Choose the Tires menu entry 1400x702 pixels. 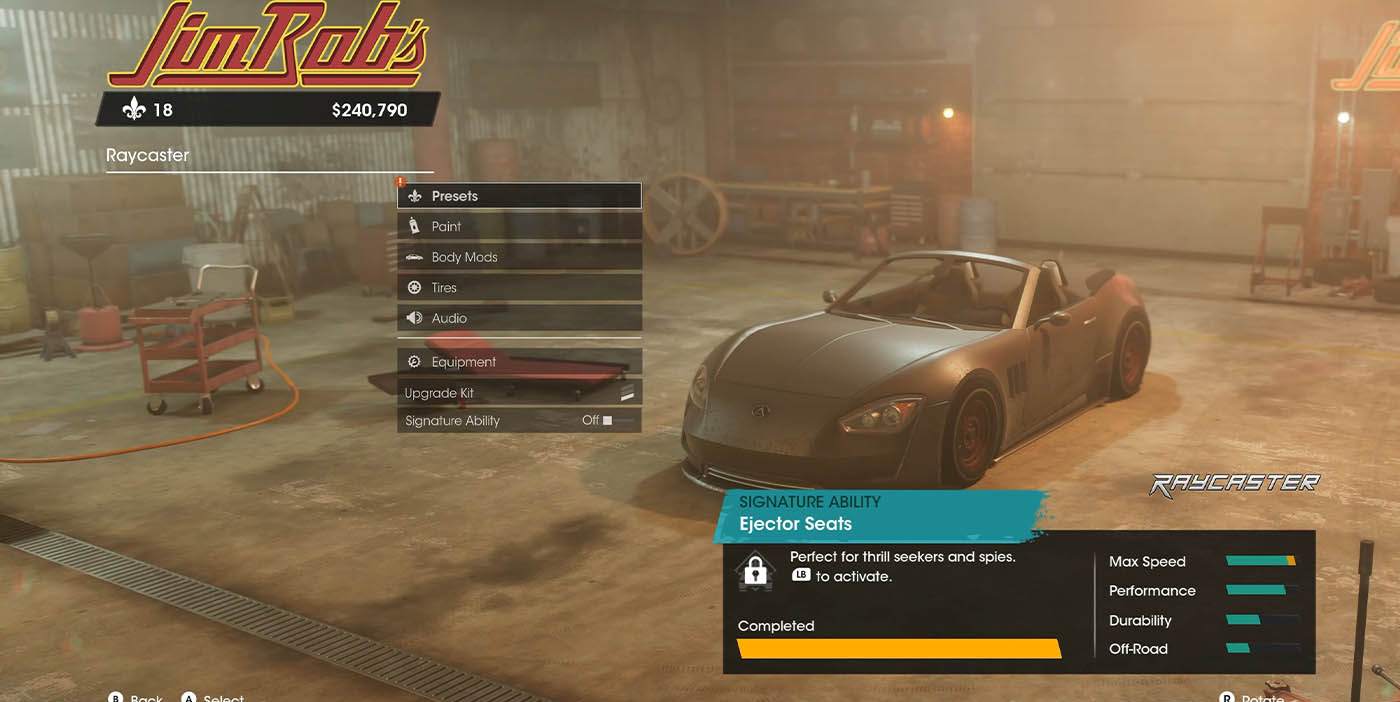pos(519,288)
